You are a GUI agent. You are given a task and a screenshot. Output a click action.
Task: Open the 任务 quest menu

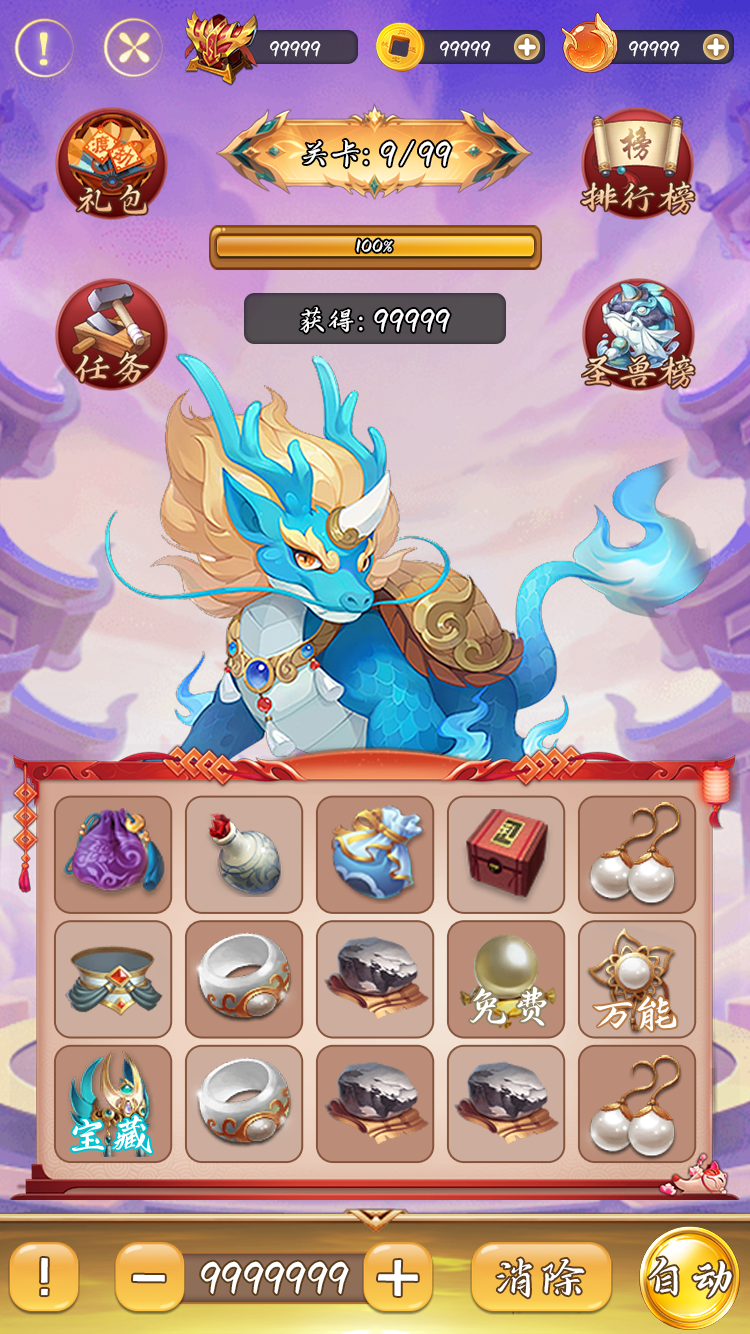click(111, 334)
